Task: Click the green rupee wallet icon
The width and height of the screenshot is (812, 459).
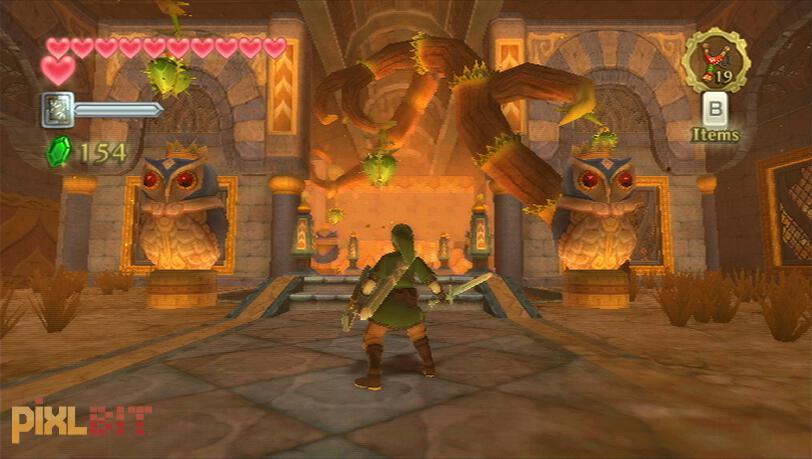Action: pos(59,152)
